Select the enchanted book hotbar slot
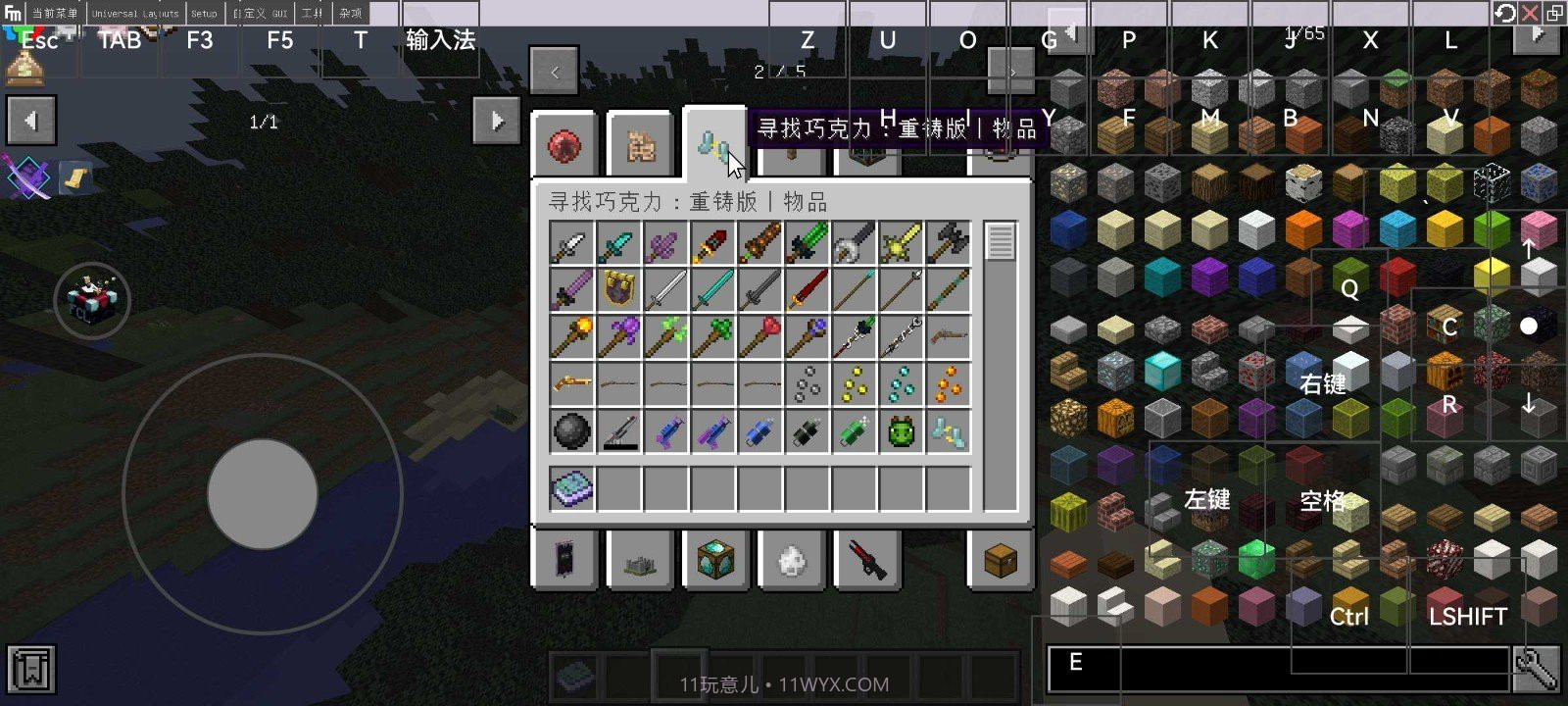Viewport: 1568px width, 706px height. (572, 488)
